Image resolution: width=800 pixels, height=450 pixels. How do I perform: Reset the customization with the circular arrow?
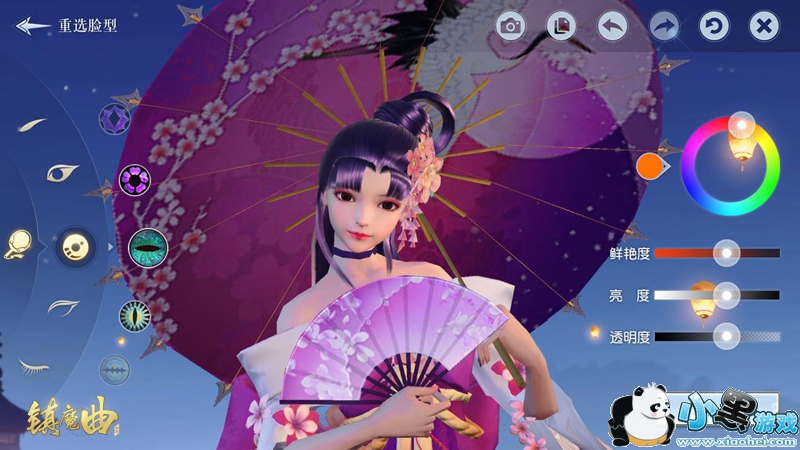(x=714, y=27)
